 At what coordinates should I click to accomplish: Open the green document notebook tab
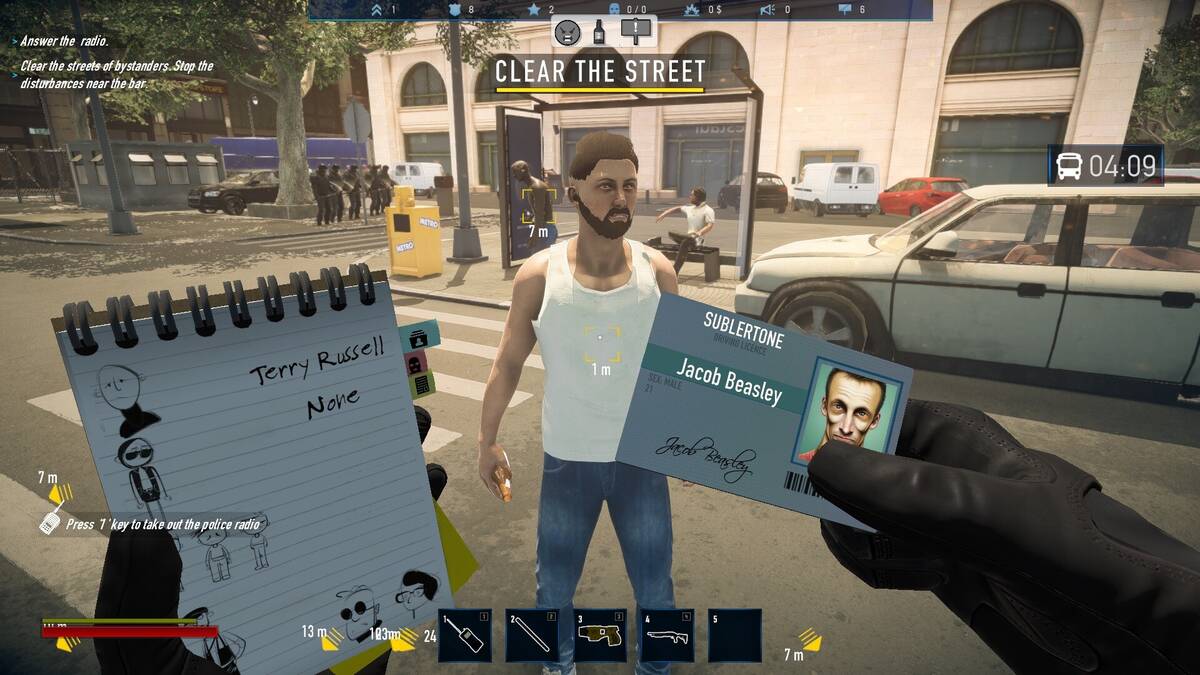422,383
